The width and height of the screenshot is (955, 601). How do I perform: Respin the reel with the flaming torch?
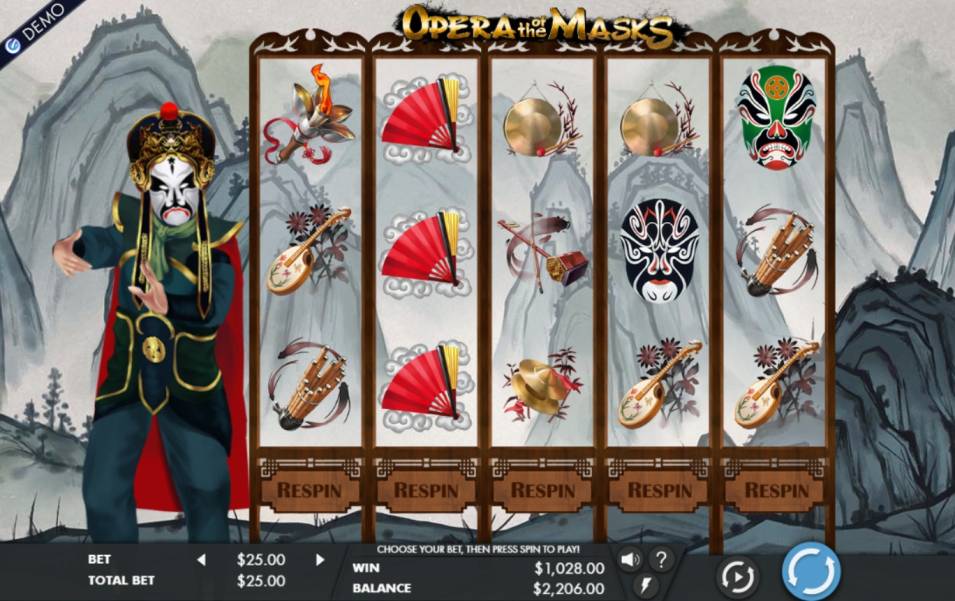(x=310, y=491)
